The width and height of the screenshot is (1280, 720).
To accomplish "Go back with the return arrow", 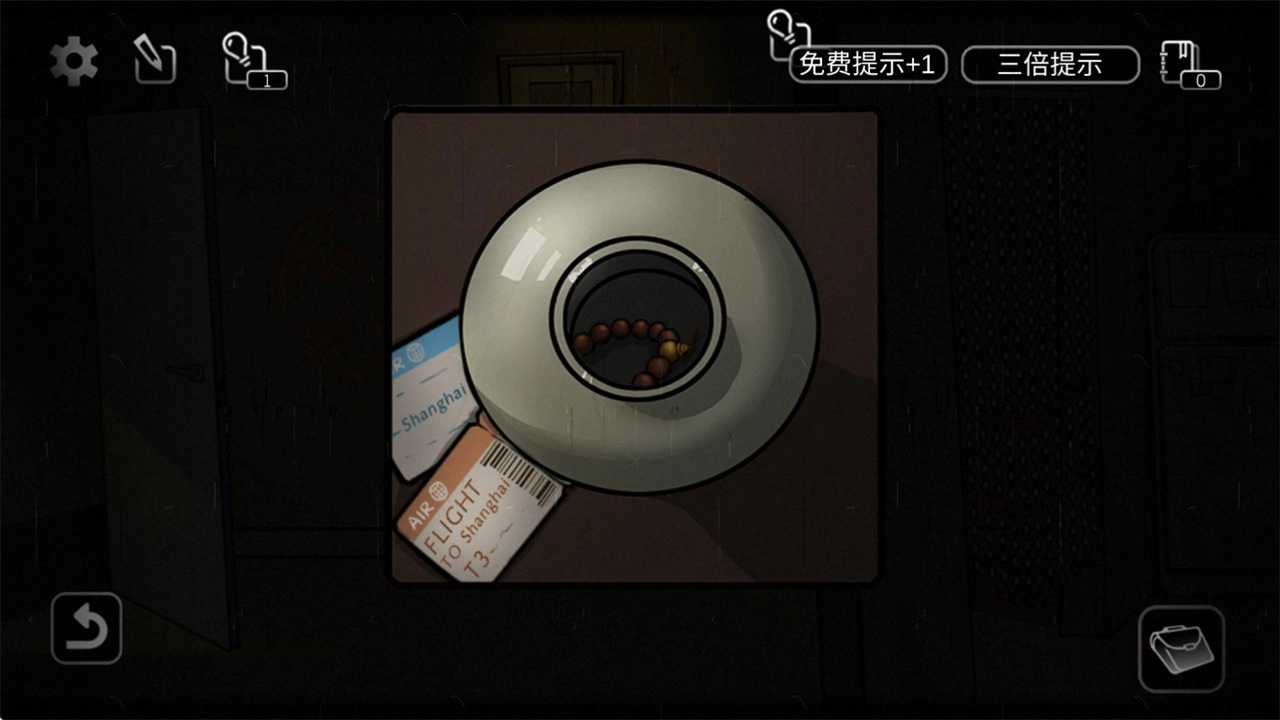I will click(x=87, y=628).
